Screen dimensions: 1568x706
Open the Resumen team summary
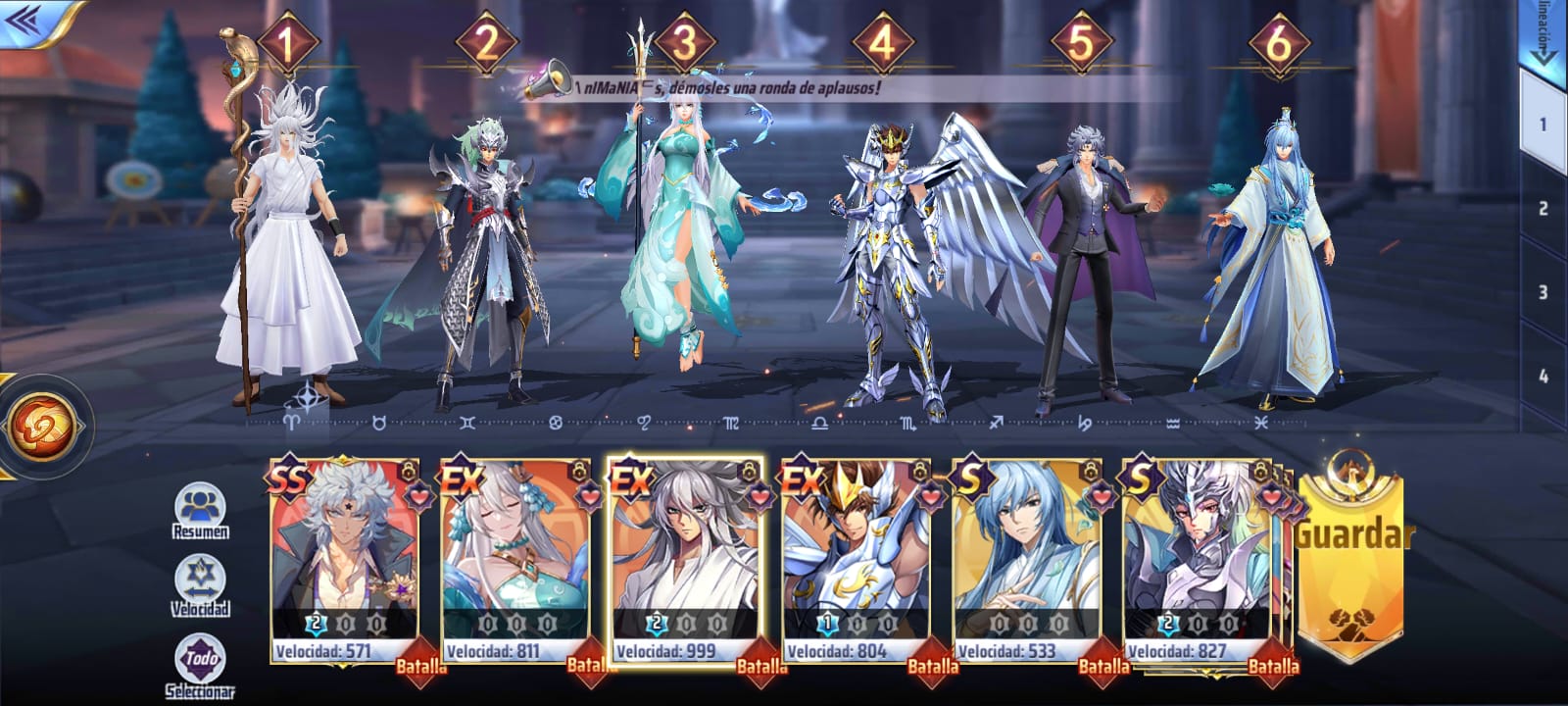[x=200, y=512]
